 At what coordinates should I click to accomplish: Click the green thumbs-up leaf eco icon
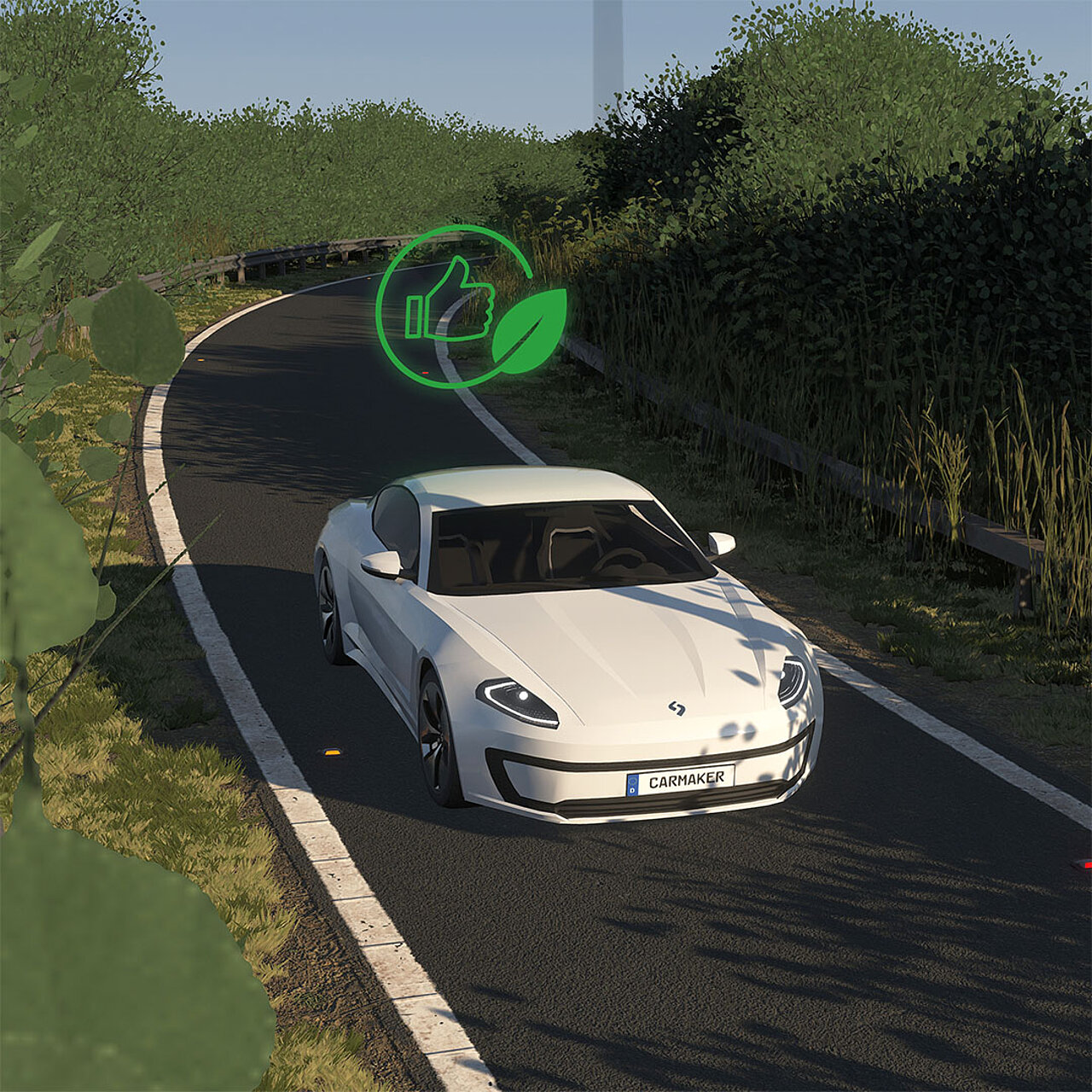click(470, 307)
